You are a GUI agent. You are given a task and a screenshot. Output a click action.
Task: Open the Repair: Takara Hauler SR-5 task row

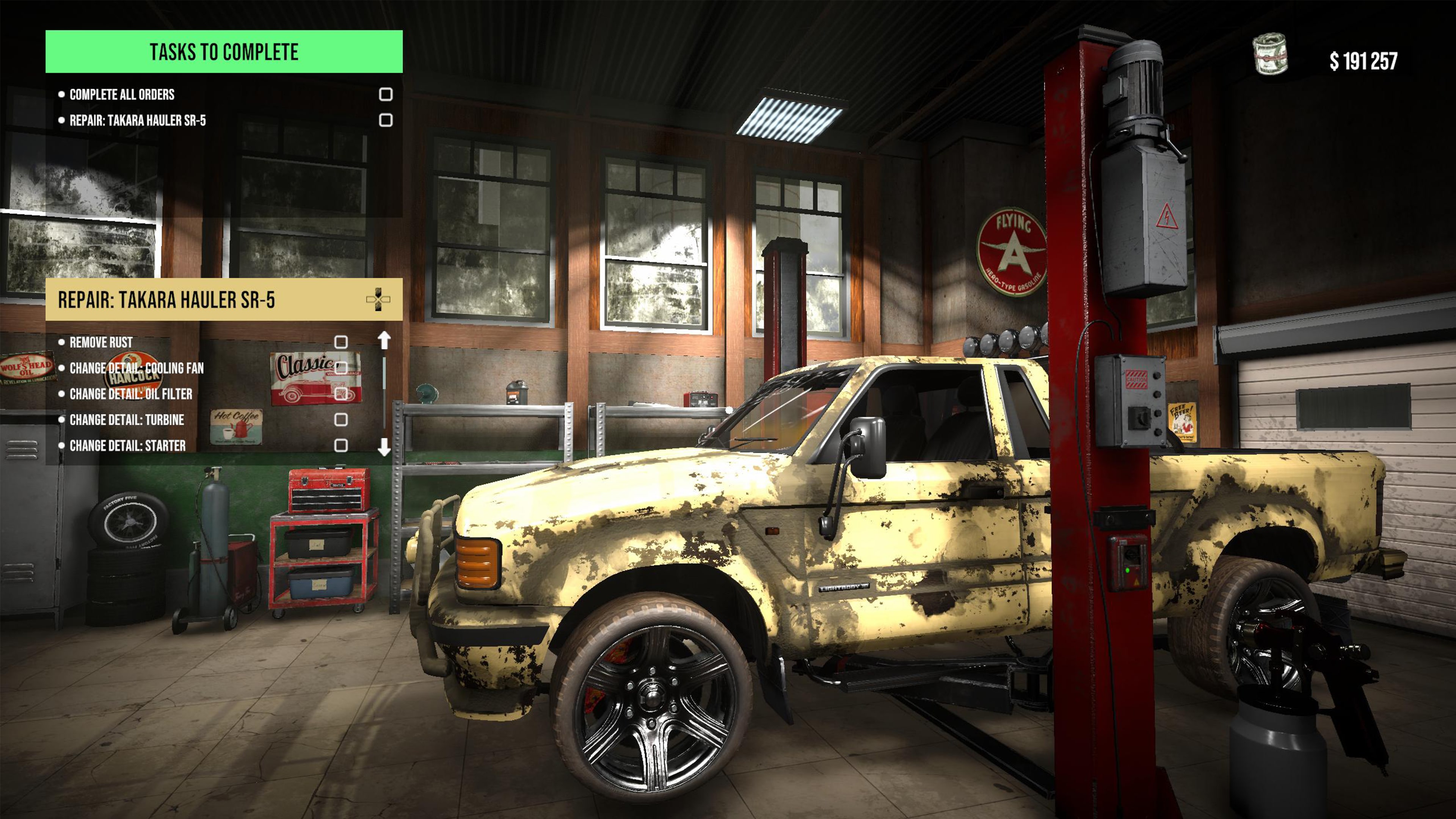pyautogui.click(x=137, y=121)
